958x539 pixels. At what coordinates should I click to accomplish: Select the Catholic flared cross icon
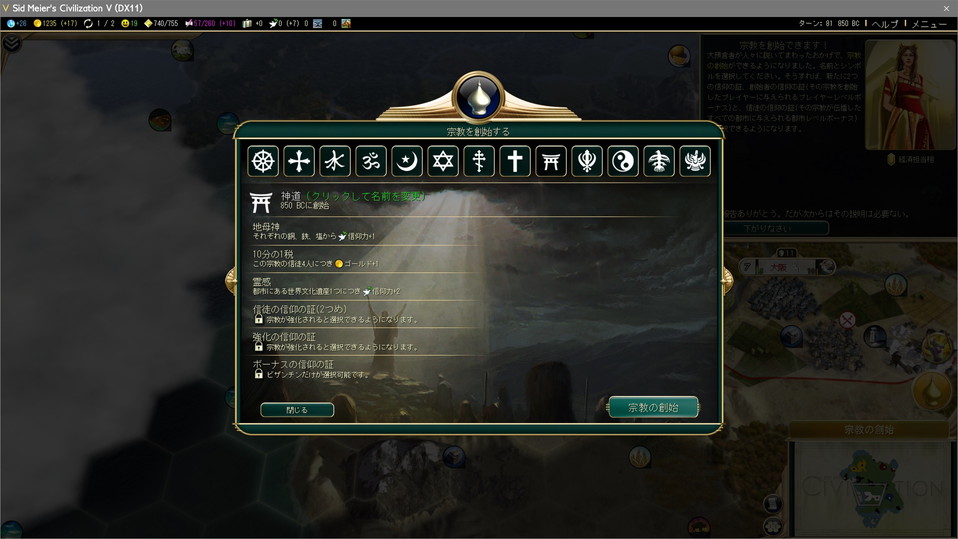299,161
